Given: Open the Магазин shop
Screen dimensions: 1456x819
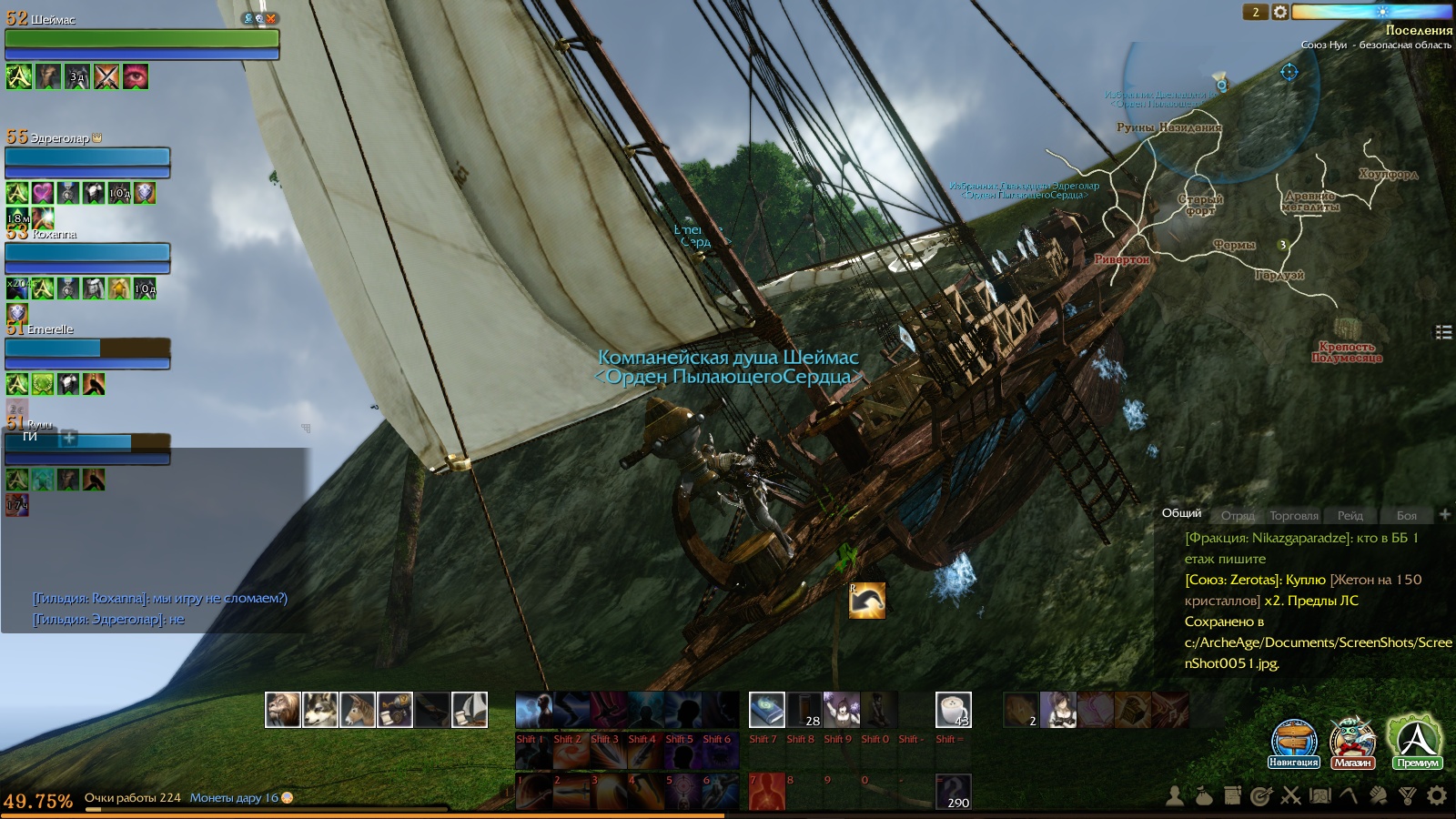Looking at the screenshot, I should 1352,742.
